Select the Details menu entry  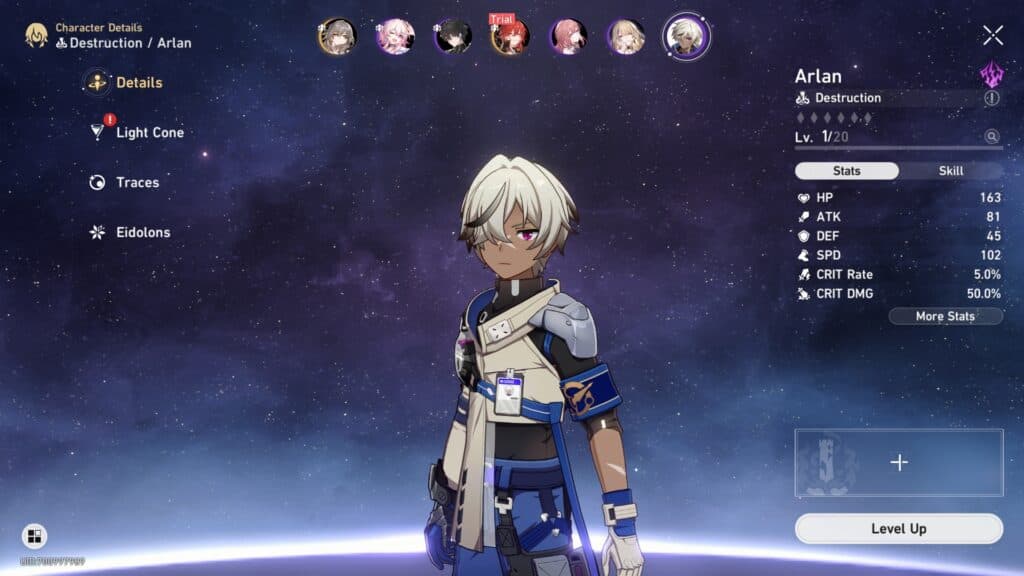pyautogui.click(x=138, y=83)
